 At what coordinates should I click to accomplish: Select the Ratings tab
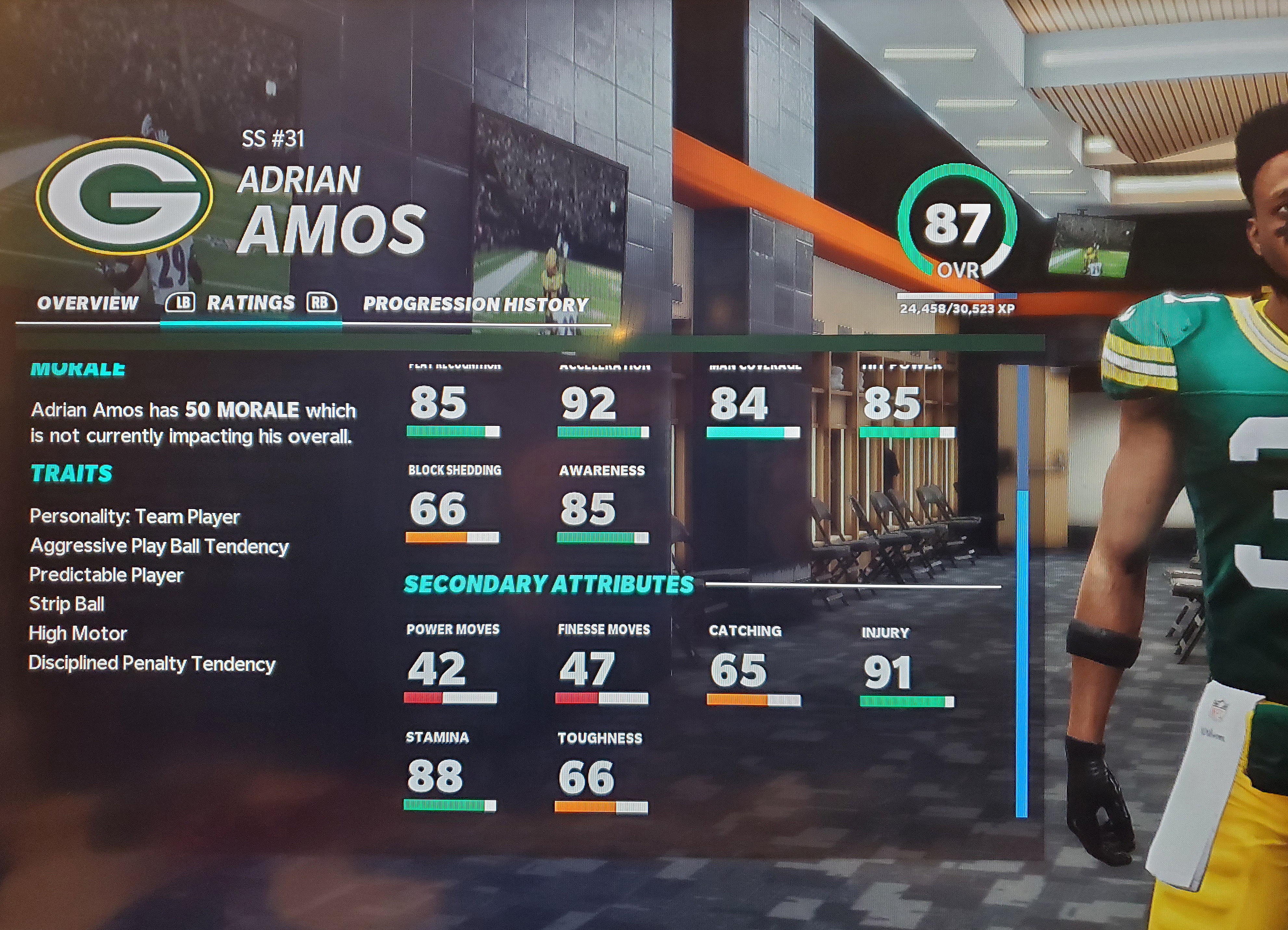pos(250,303)
